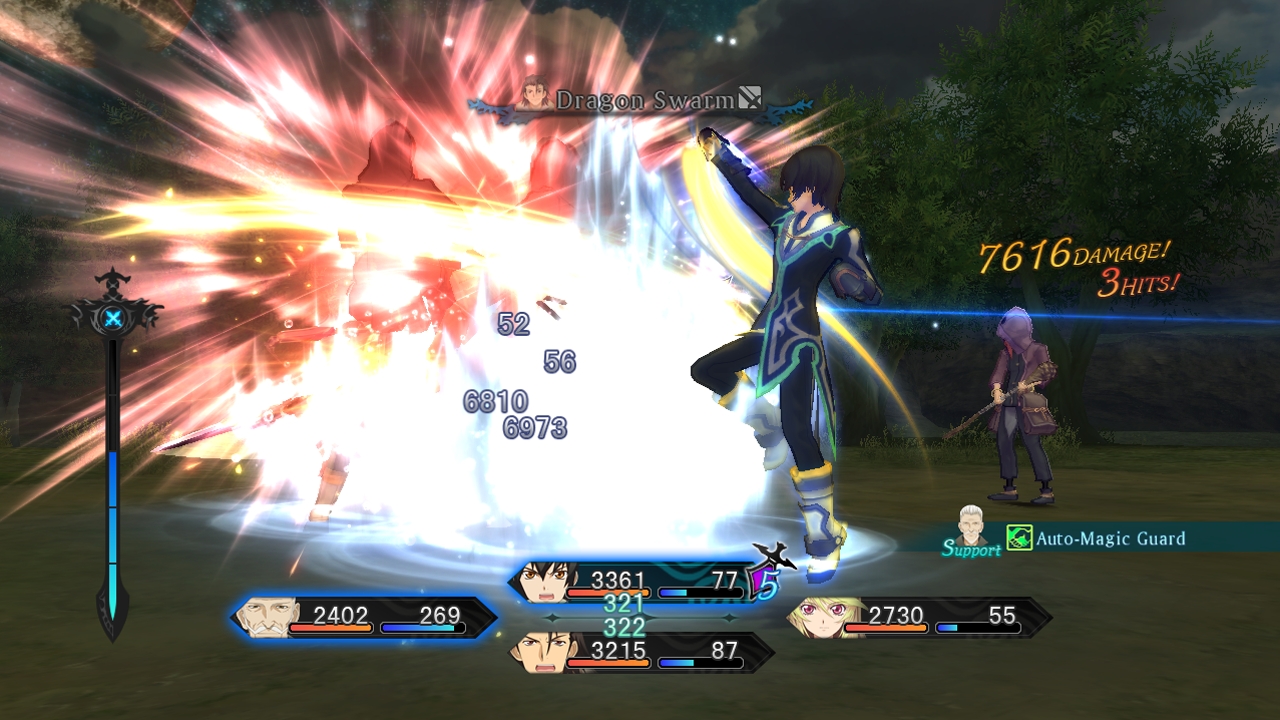Click the green Auto-Magic Guard skill icon
Image resolution: width=1280 pixels, height=720 pixels.
pos(1019,539)
